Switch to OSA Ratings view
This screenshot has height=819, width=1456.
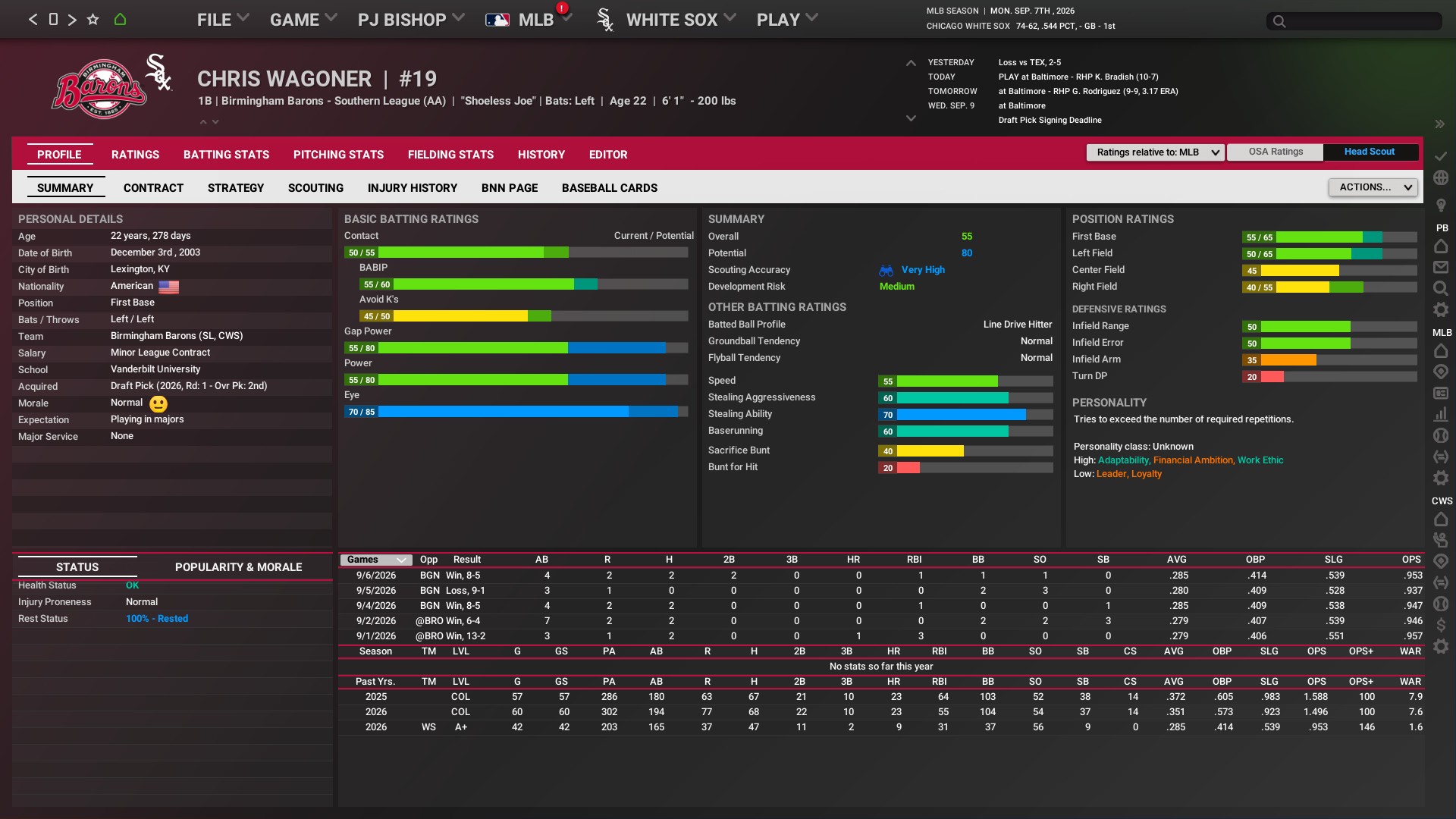[x=1276, y=152]
